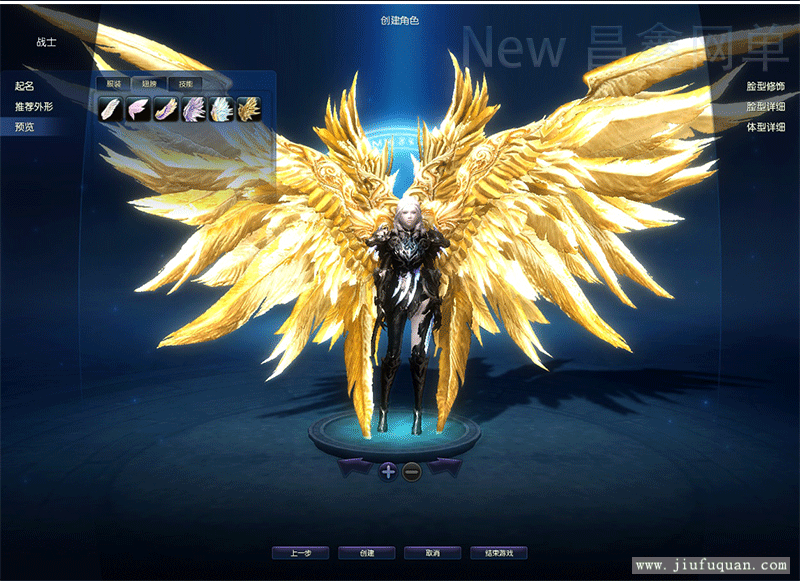Preview the plain white feather wing
The width and height of the screenshot is (800, 582).
[111, 108]
